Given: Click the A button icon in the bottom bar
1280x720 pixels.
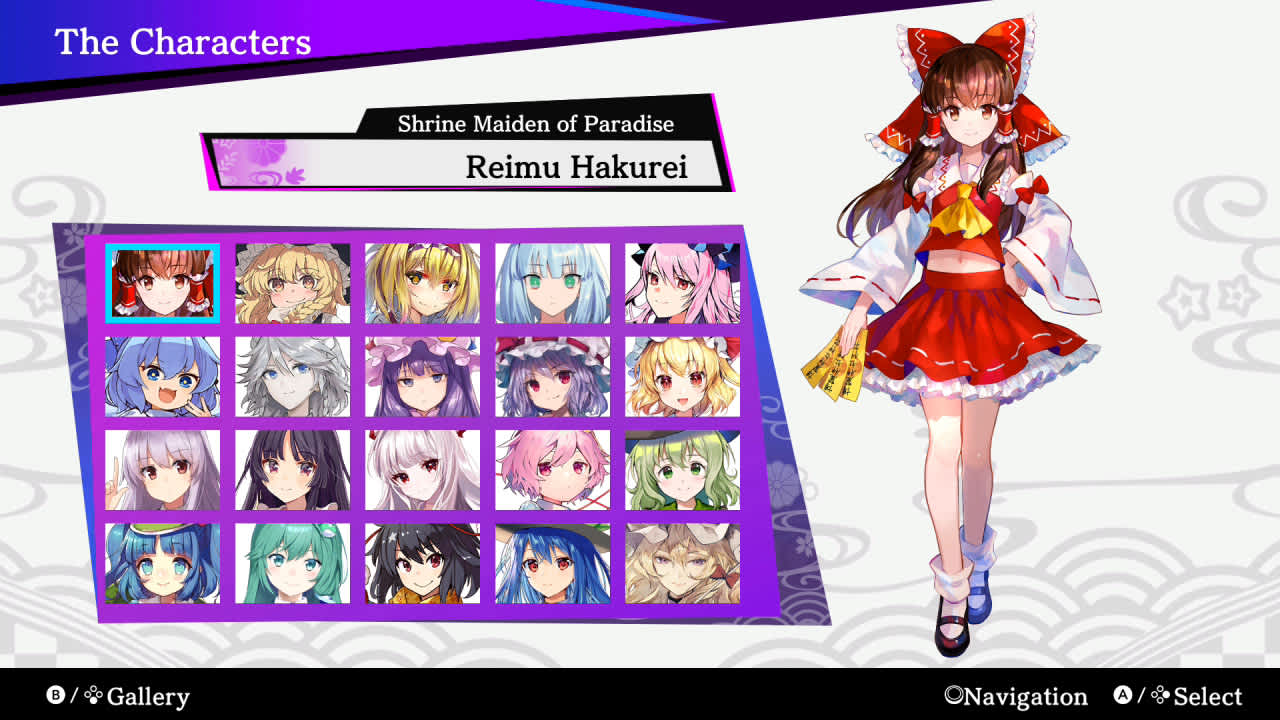Looking at the screenshot, I should tap(1122, 696).
